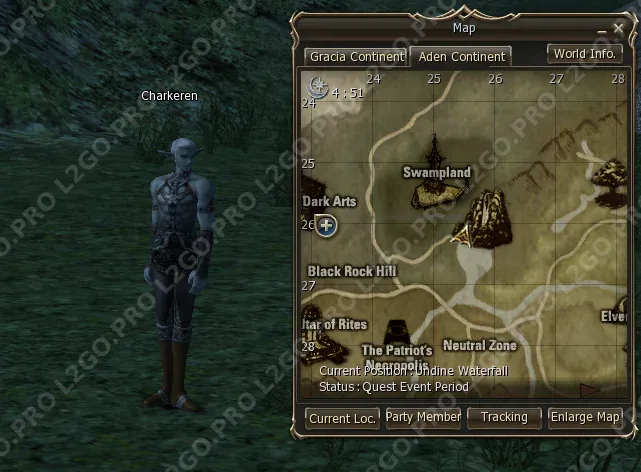
Task: Open World Info.
Action: coord(585,54)
